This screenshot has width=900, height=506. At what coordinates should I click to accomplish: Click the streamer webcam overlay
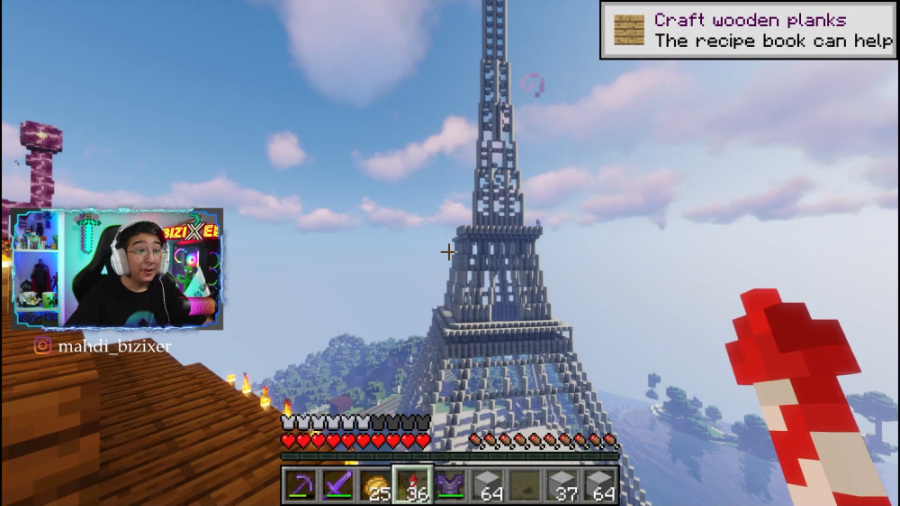pos(117,269)
